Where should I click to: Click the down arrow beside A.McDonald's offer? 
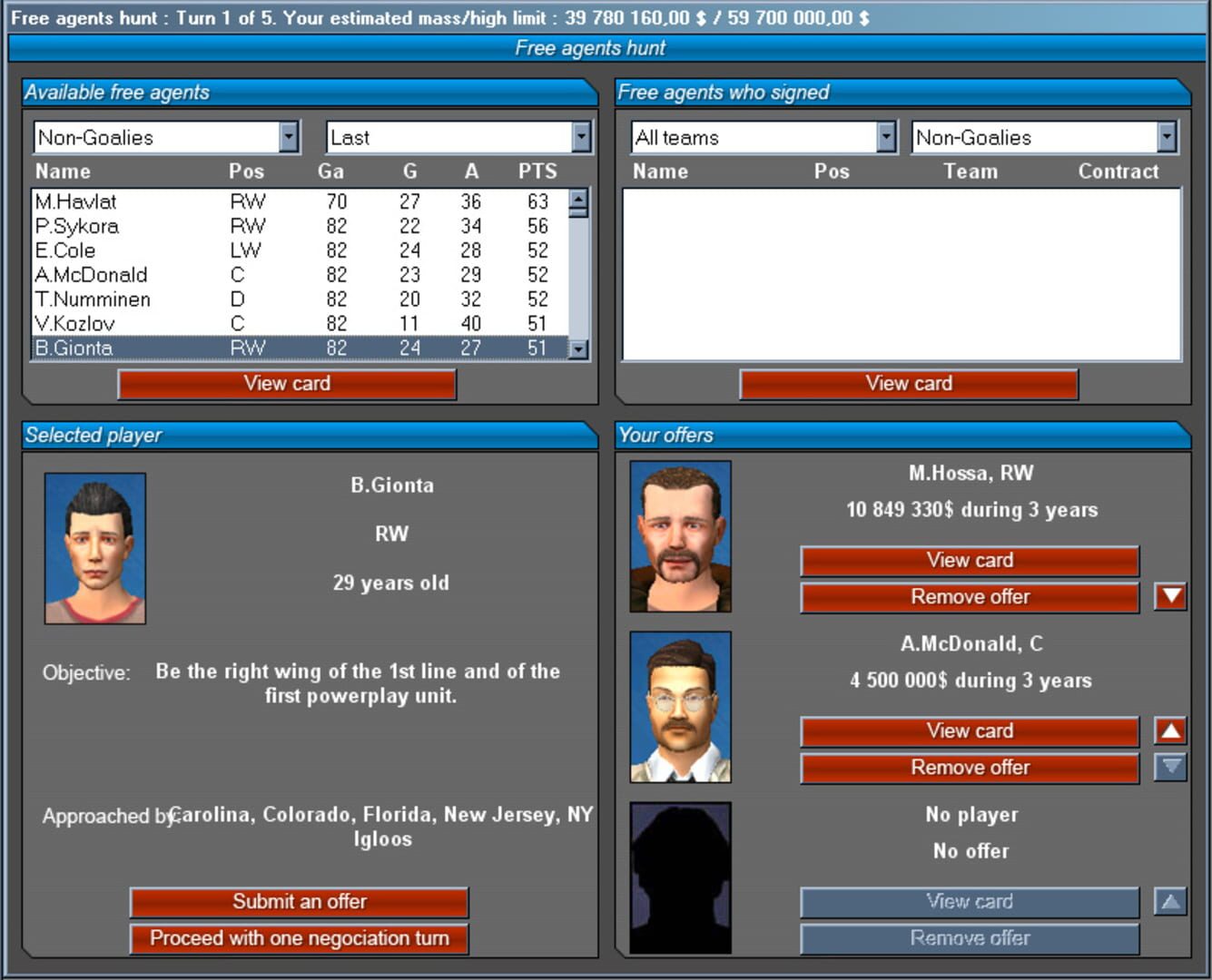click(x=1170, y=767)
